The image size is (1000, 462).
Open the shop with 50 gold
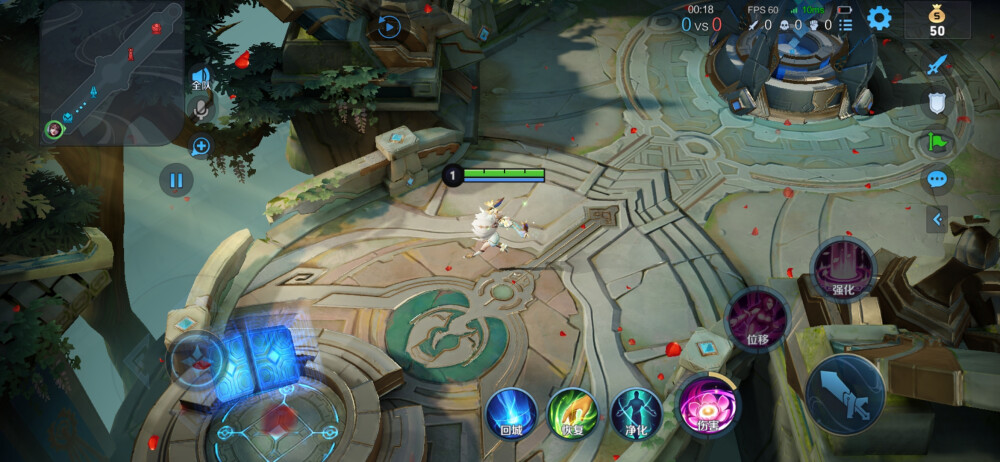937,19
